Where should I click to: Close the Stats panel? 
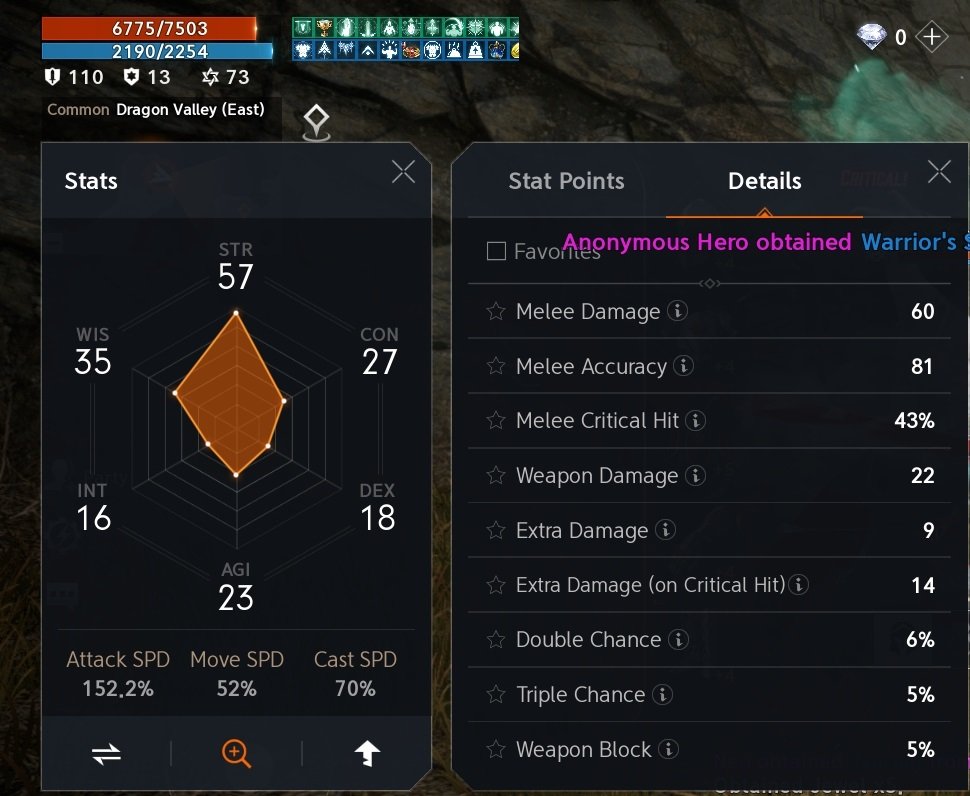(x=403, y=172)
